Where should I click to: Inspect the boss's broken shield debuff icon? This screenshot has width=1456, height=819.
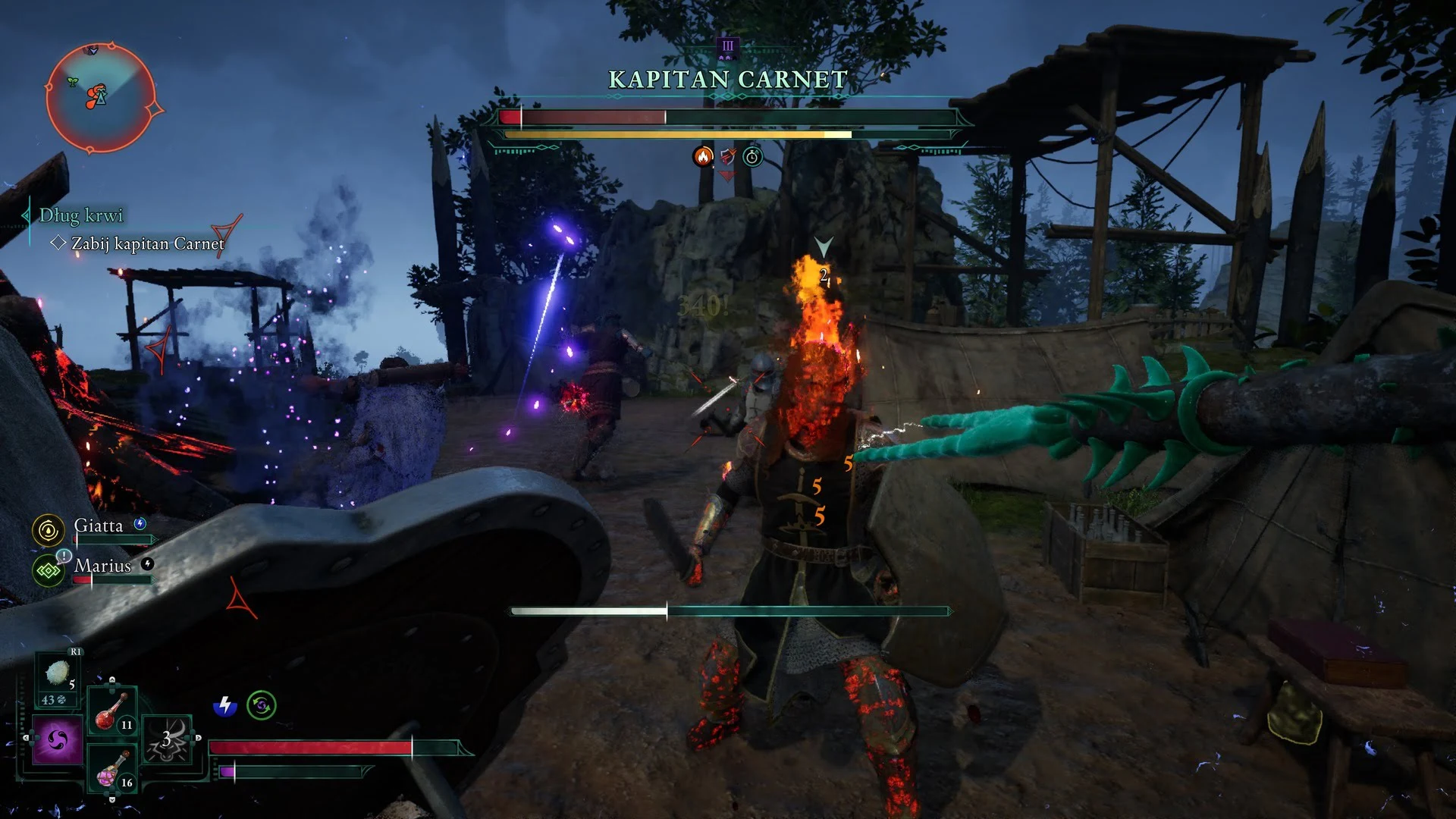pos(728,157)
